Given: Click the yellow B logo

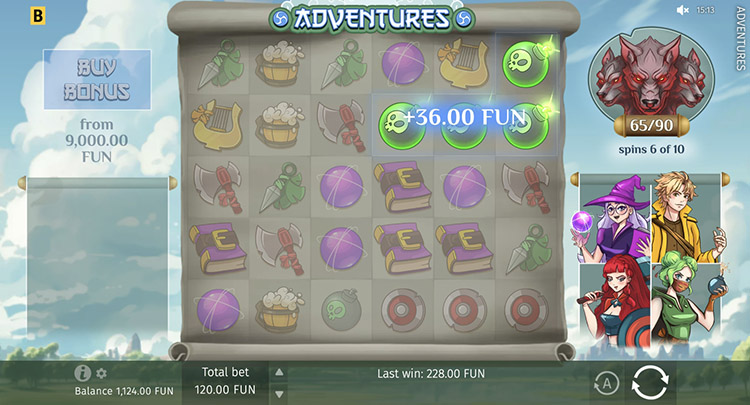Looking at the screenshot, I should pyautogui.click(x=39, y=16).
